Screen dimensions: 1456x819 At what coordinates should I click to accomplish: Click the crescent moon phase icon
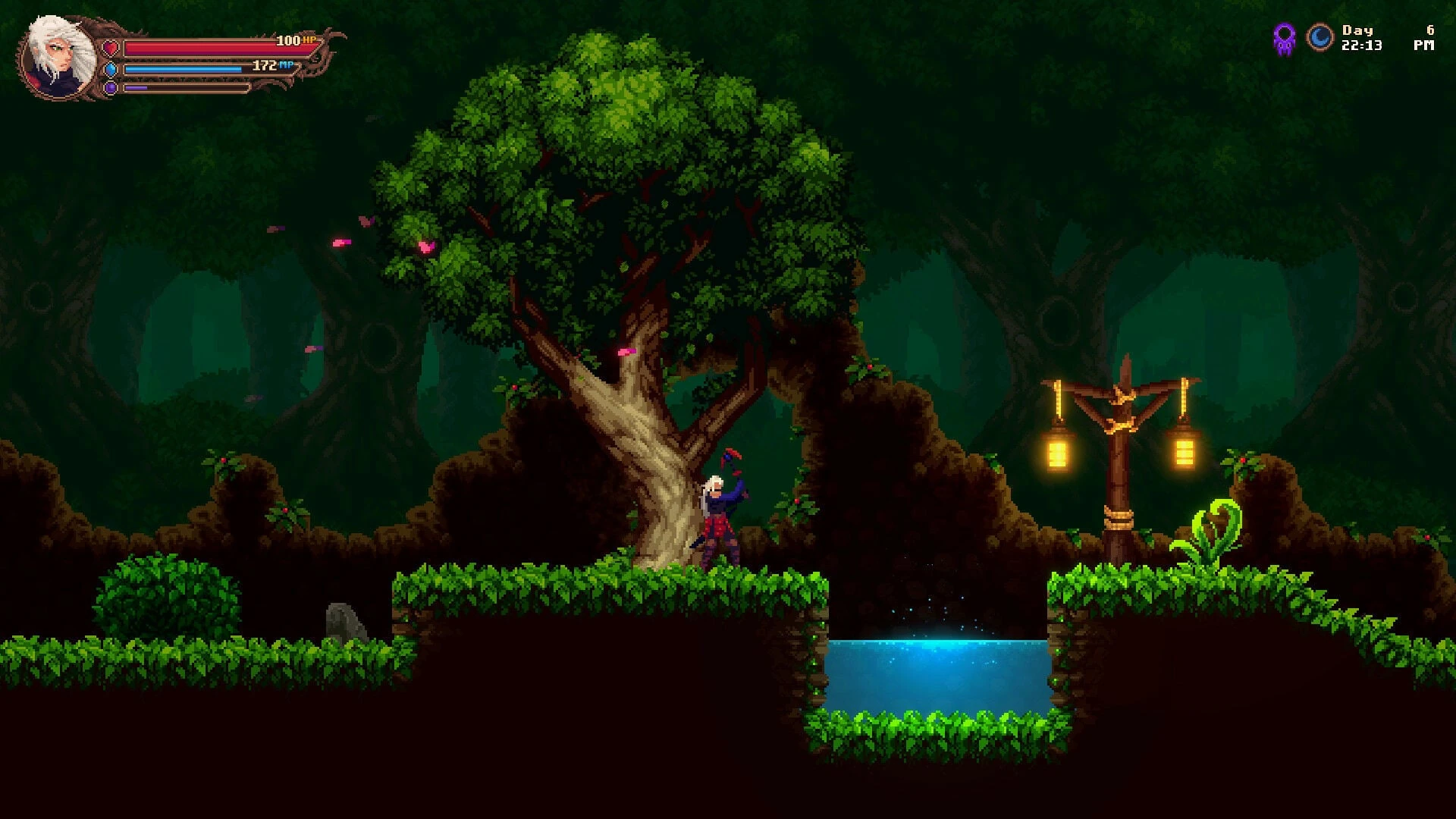(x=1319, y=38)
